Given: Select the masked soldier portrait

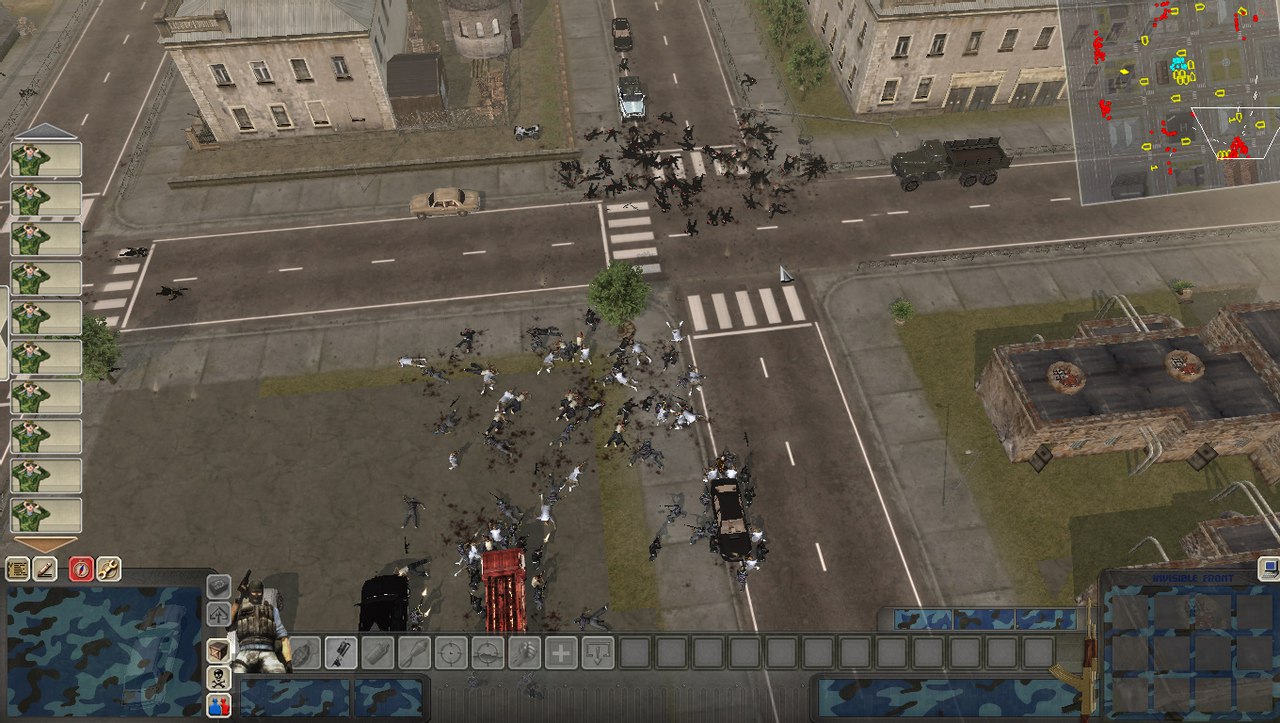Looking at the screenshot, I should click(257, 624).
